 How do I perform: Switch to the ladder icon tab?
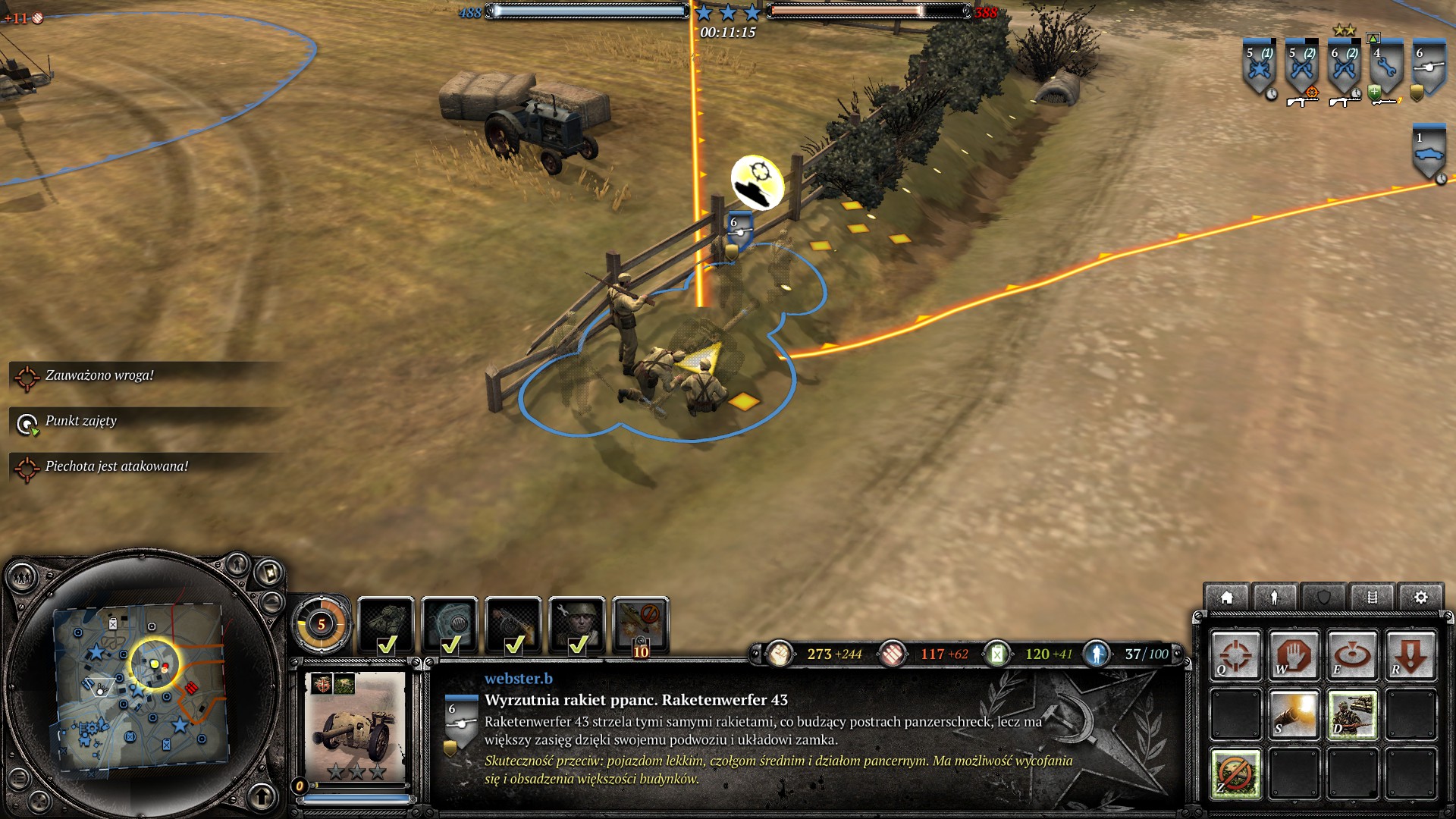(1372, 598)
